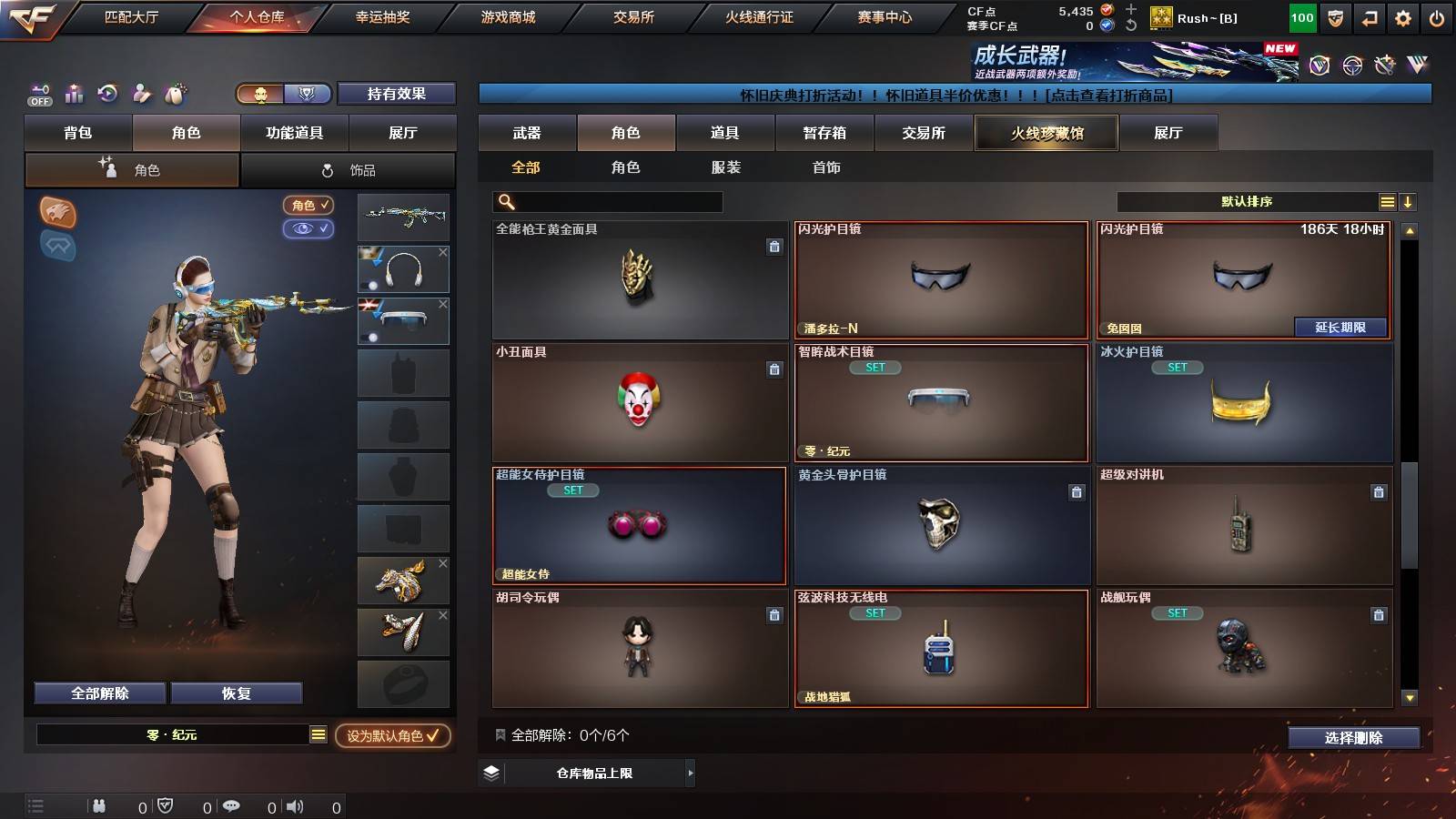Click the bar-chart stats icon above 背包
The image size is (1456, 819).
[75, 94]
